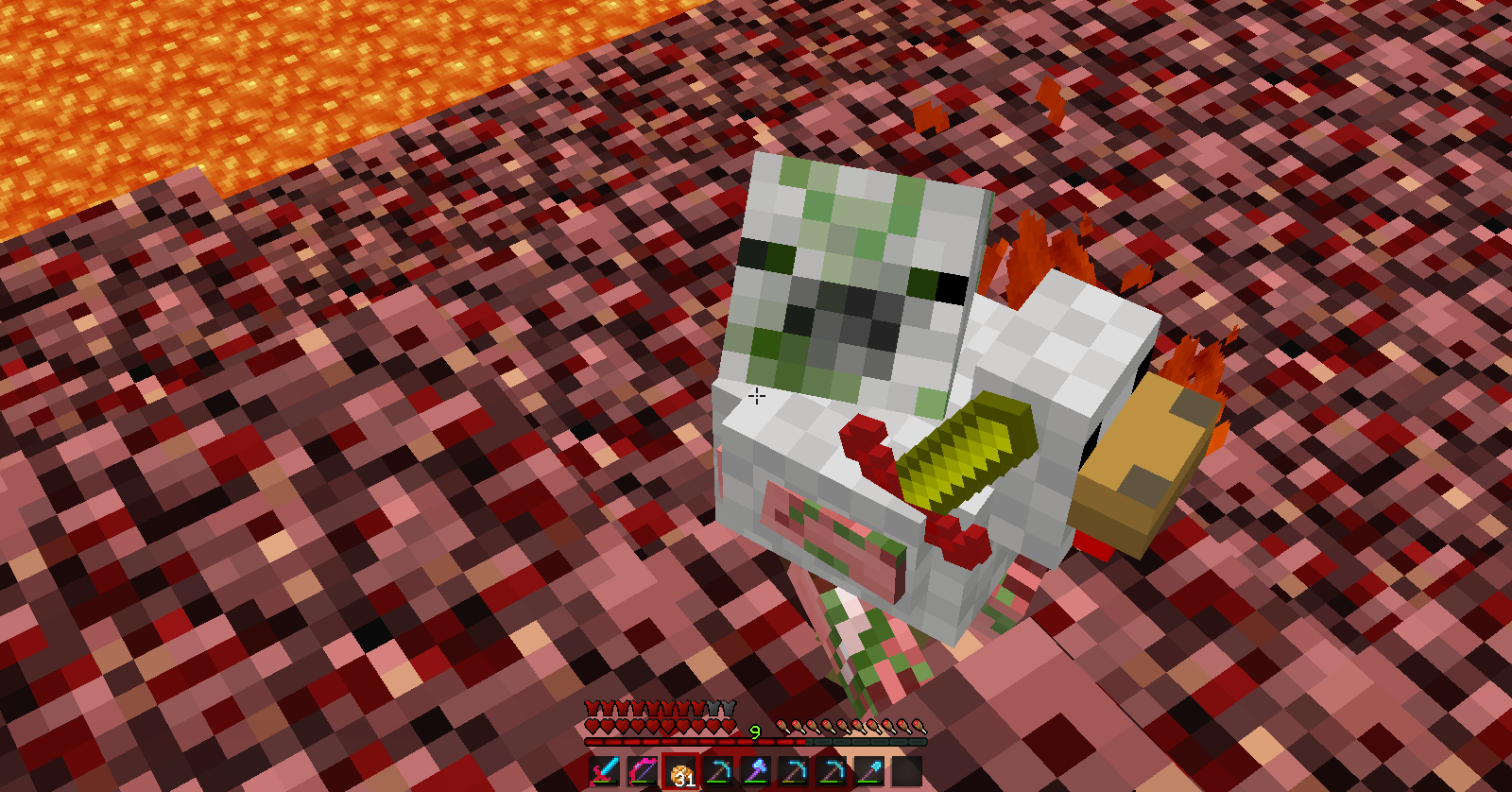Select the diamond shovel hotbar slot
This screenshot has height=792, width=1512.
click(869, 771)
